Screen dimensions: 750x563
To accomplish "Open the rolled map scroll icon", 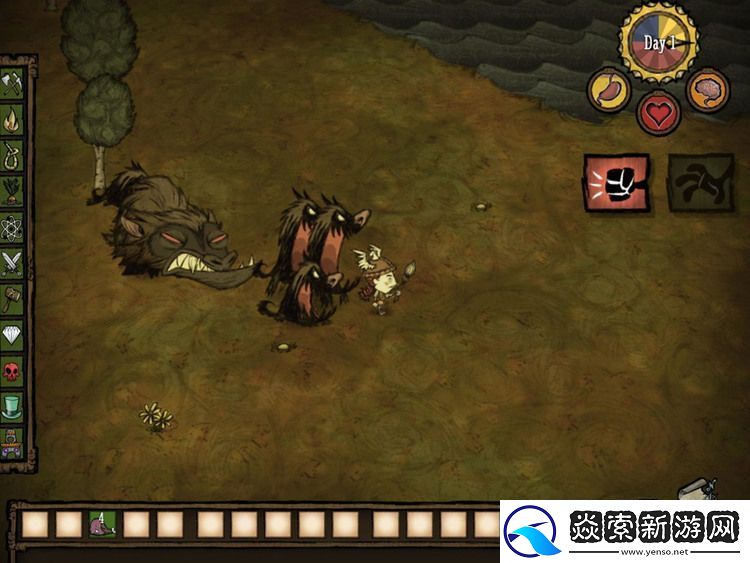I will [x=696, y=490].
